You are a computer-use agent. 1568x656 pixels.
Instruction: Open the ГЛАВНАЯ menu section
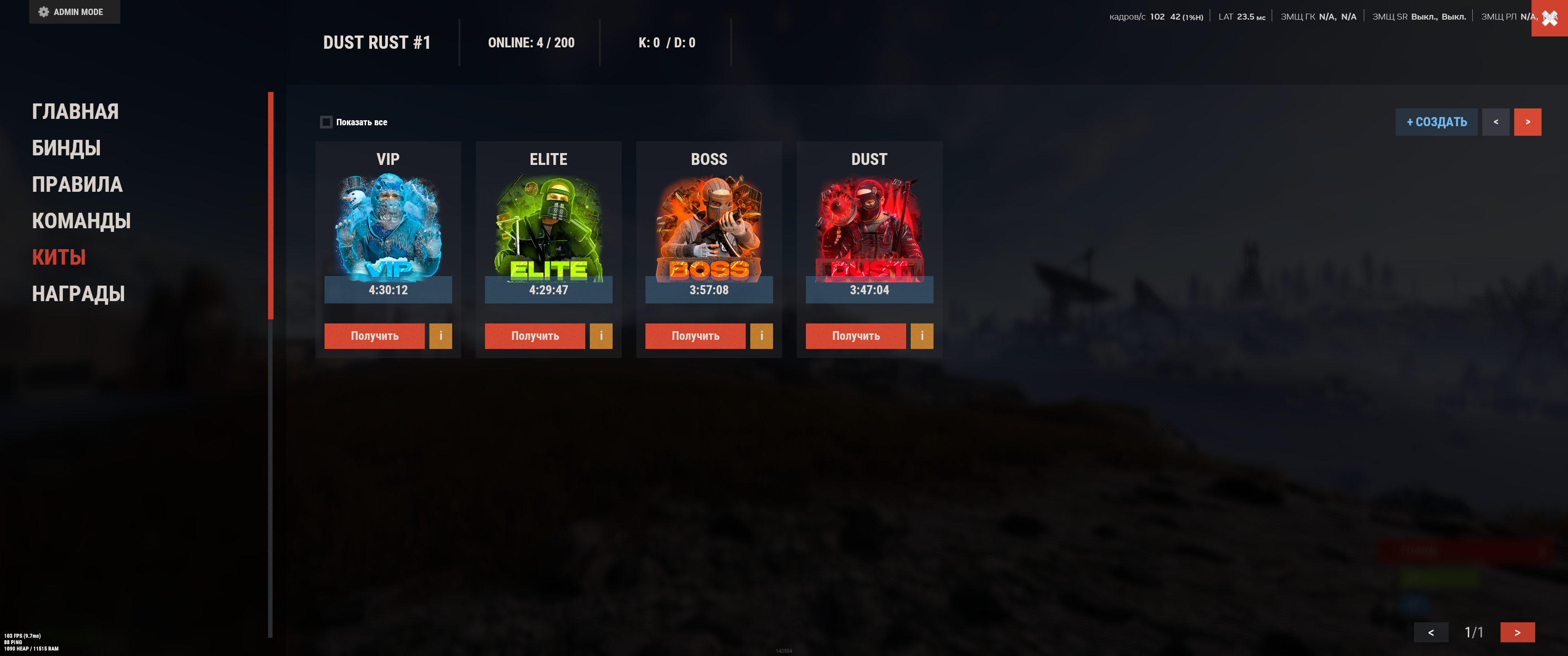tap(75, 111)
